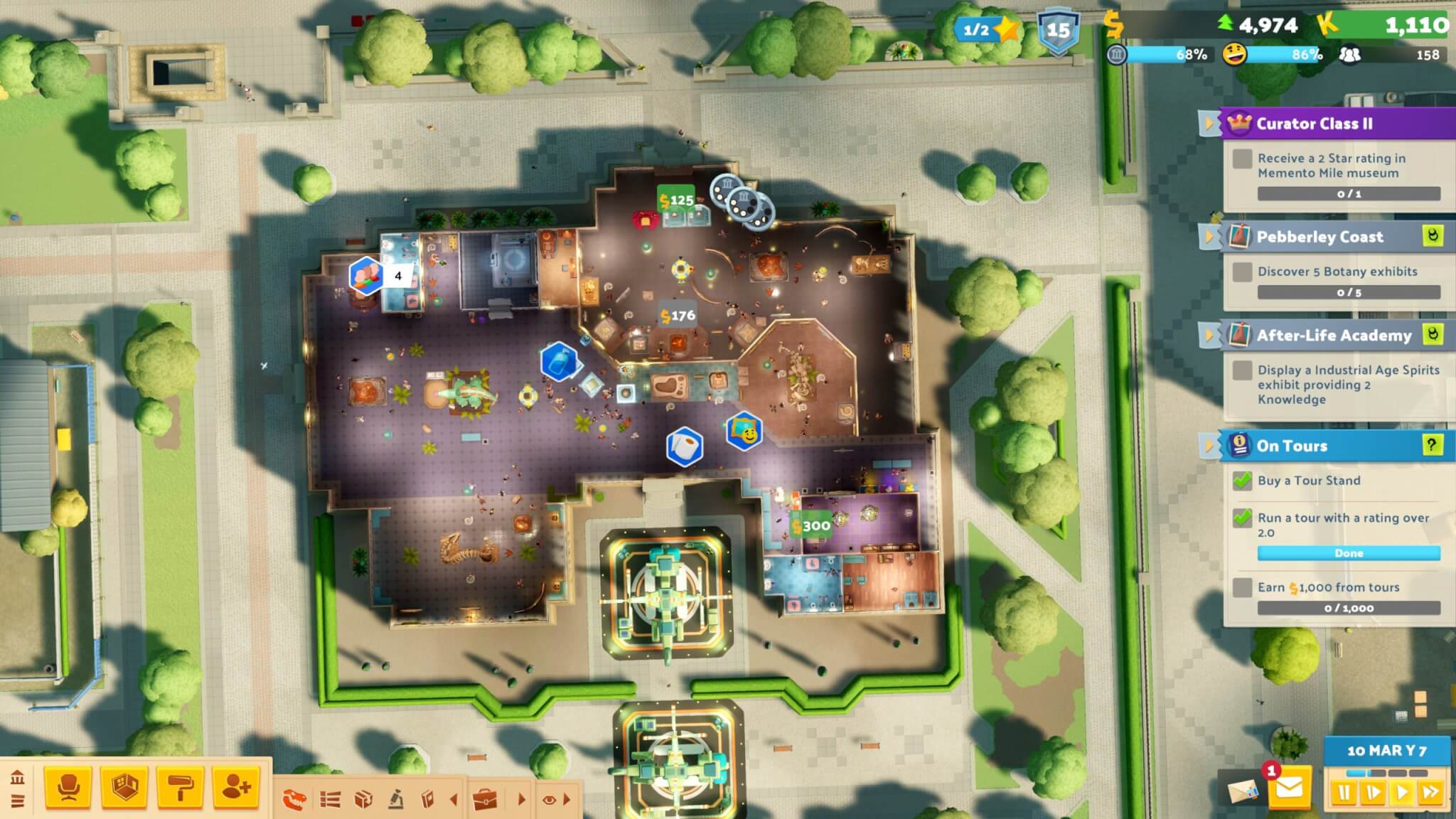Set game speed to fastest
Viewport: 1456px width, 819px height.
[1430, 792]
